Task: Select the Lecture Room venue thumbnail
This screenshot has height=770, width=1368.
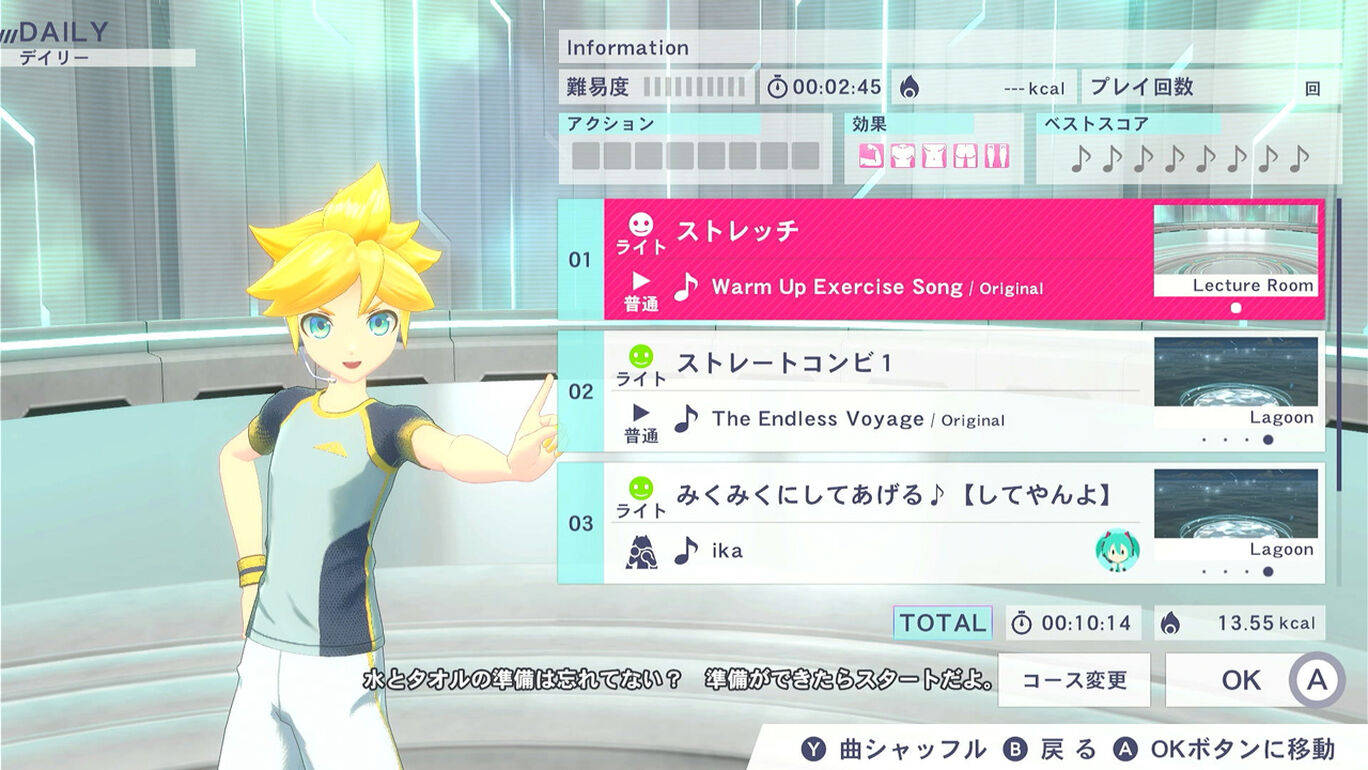Action: coord(1236,249)
